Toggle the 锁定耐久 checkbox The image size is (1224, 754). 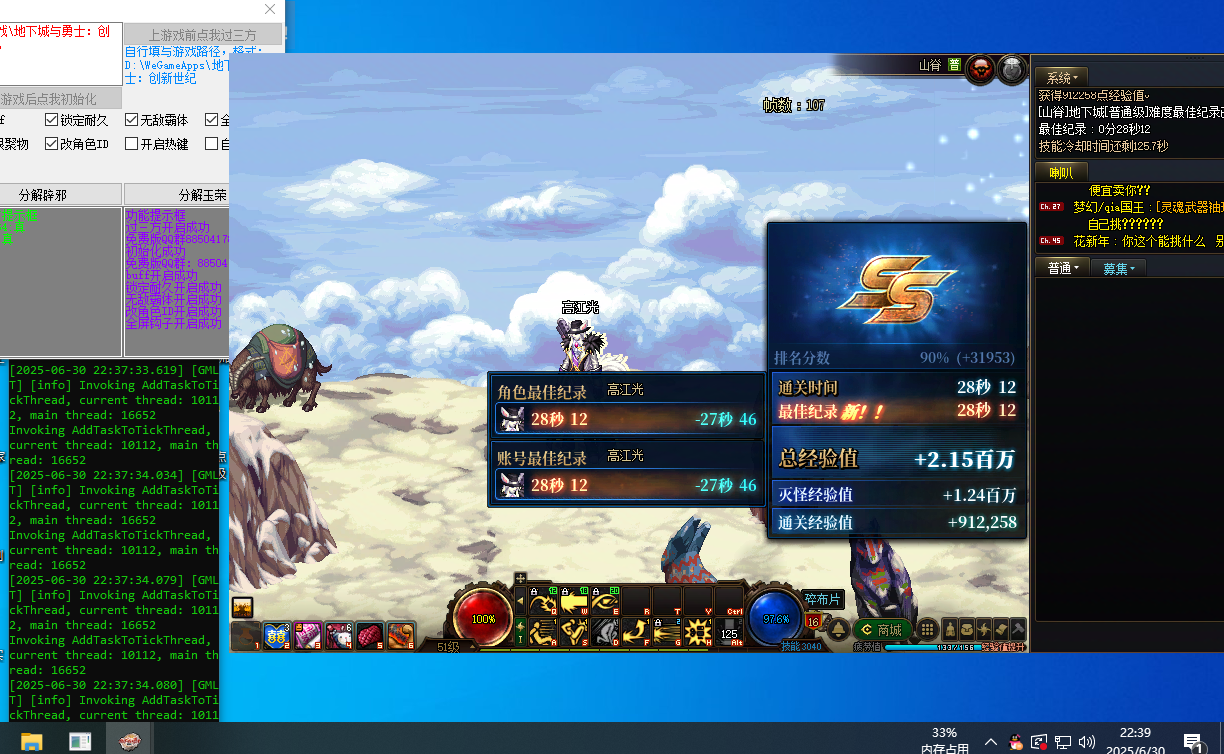[x=52, y=120]
